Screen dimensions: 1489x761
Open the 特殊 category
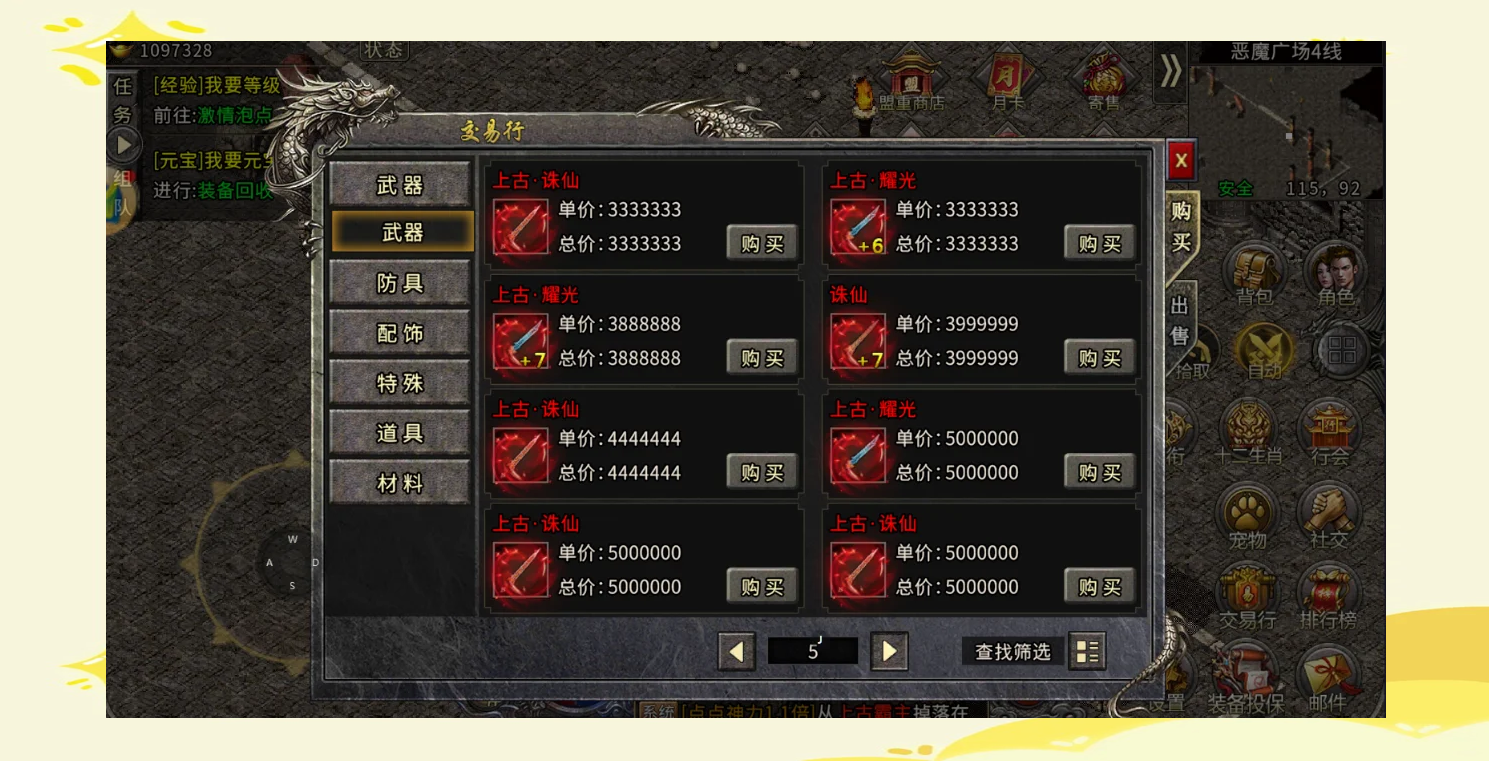[400, 383]
